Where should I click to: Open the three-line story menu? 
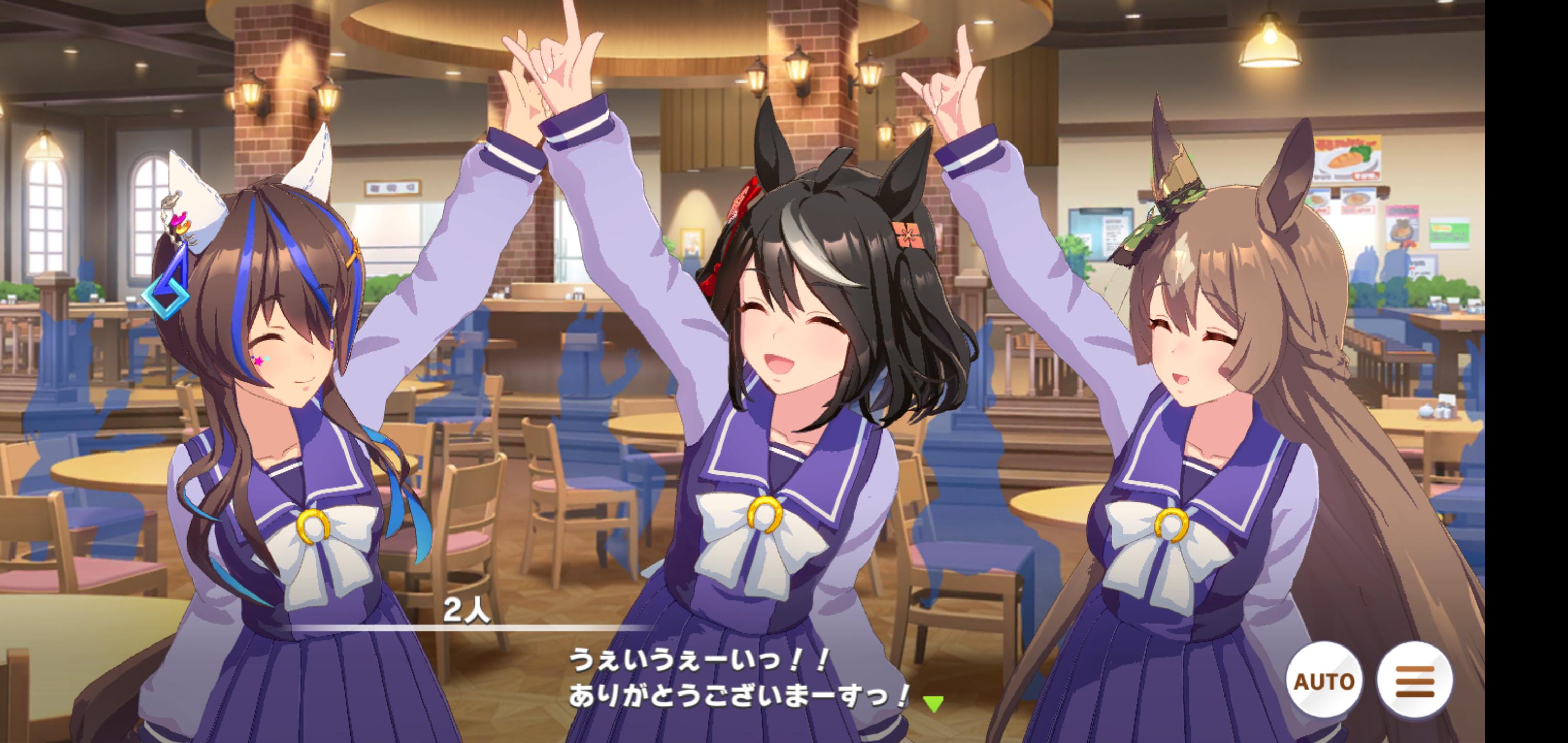(1415, 680)
